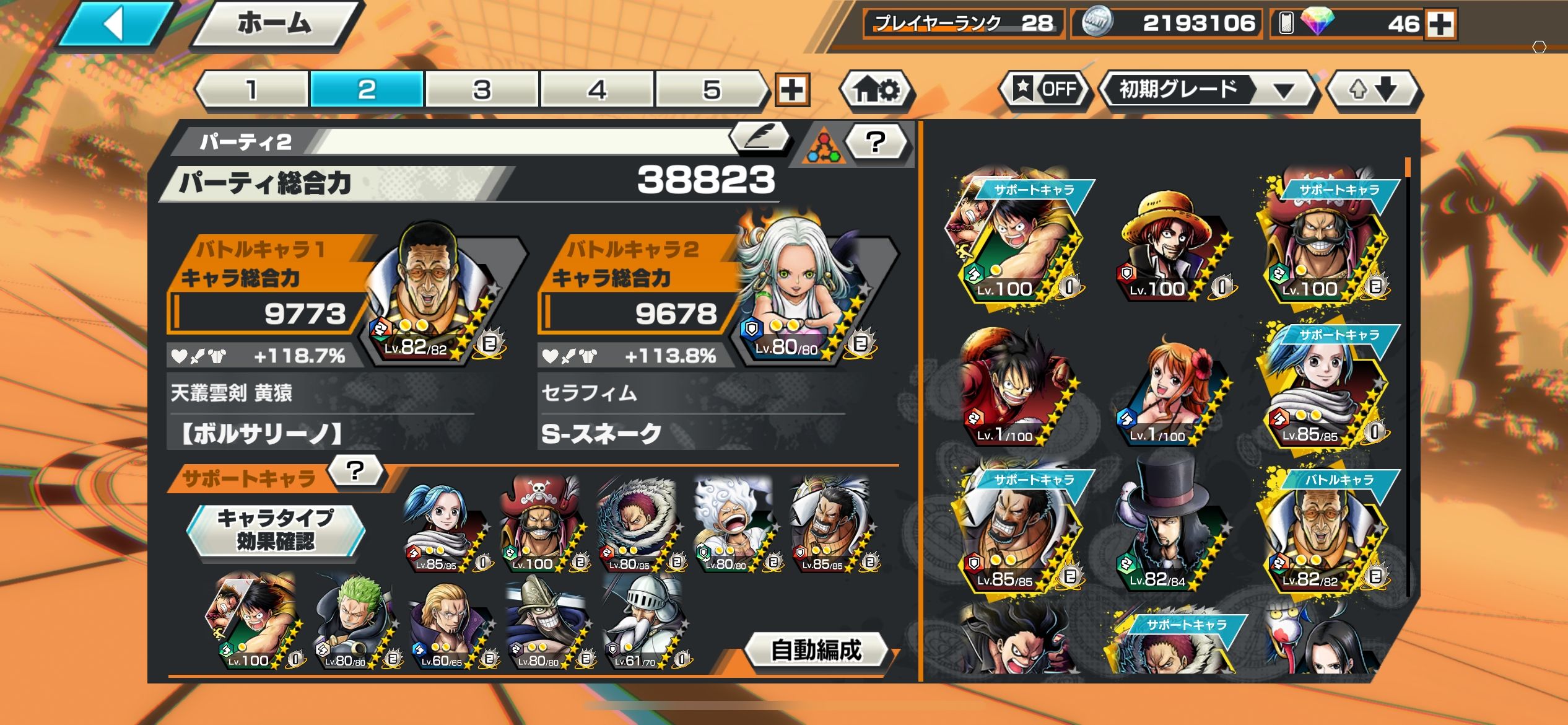Open party tab 4

(596, 90)
